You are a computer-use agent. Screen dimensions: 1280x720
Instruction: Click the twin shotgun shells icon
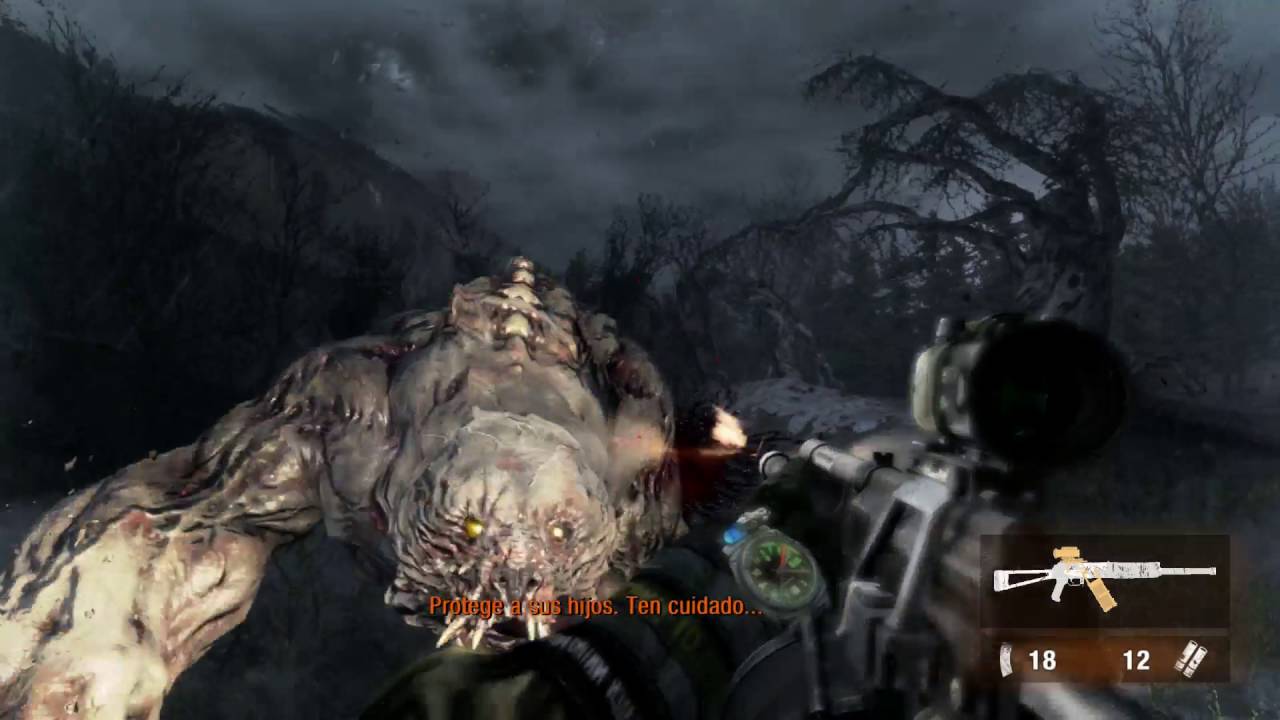coord(1191,659)
